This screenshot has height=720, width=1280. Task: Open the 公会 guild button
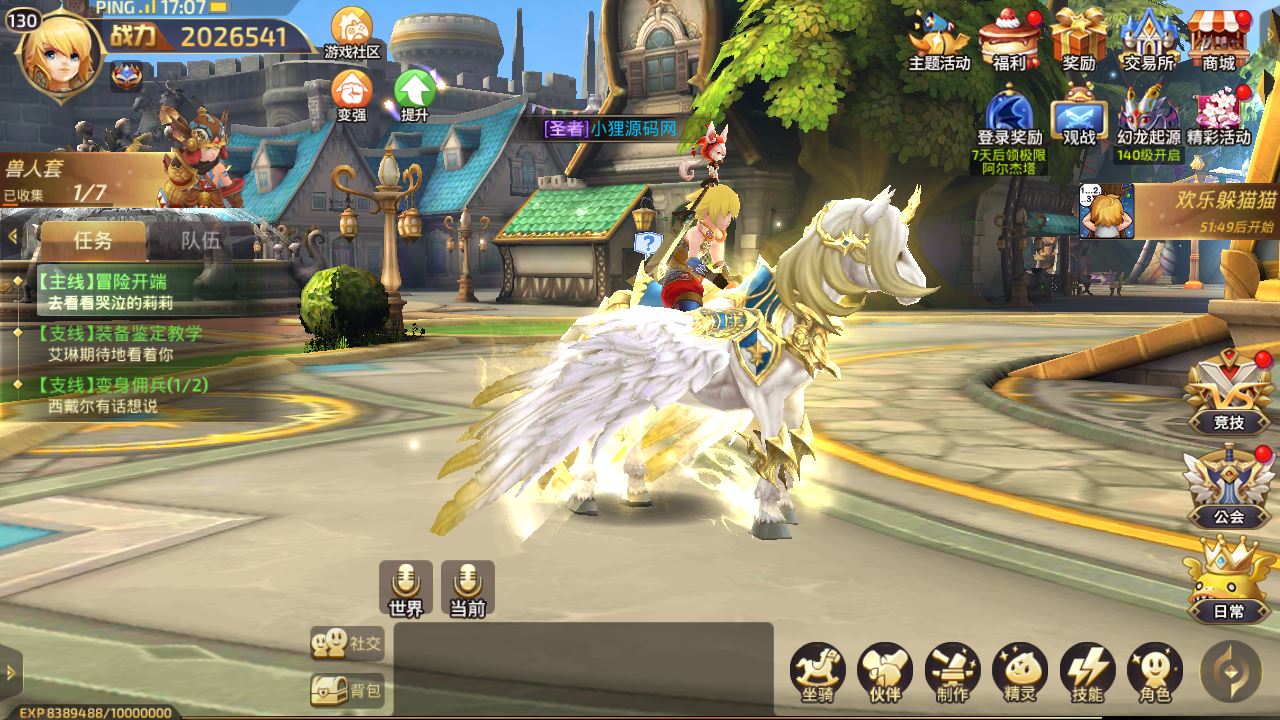tap(1229, 487)
